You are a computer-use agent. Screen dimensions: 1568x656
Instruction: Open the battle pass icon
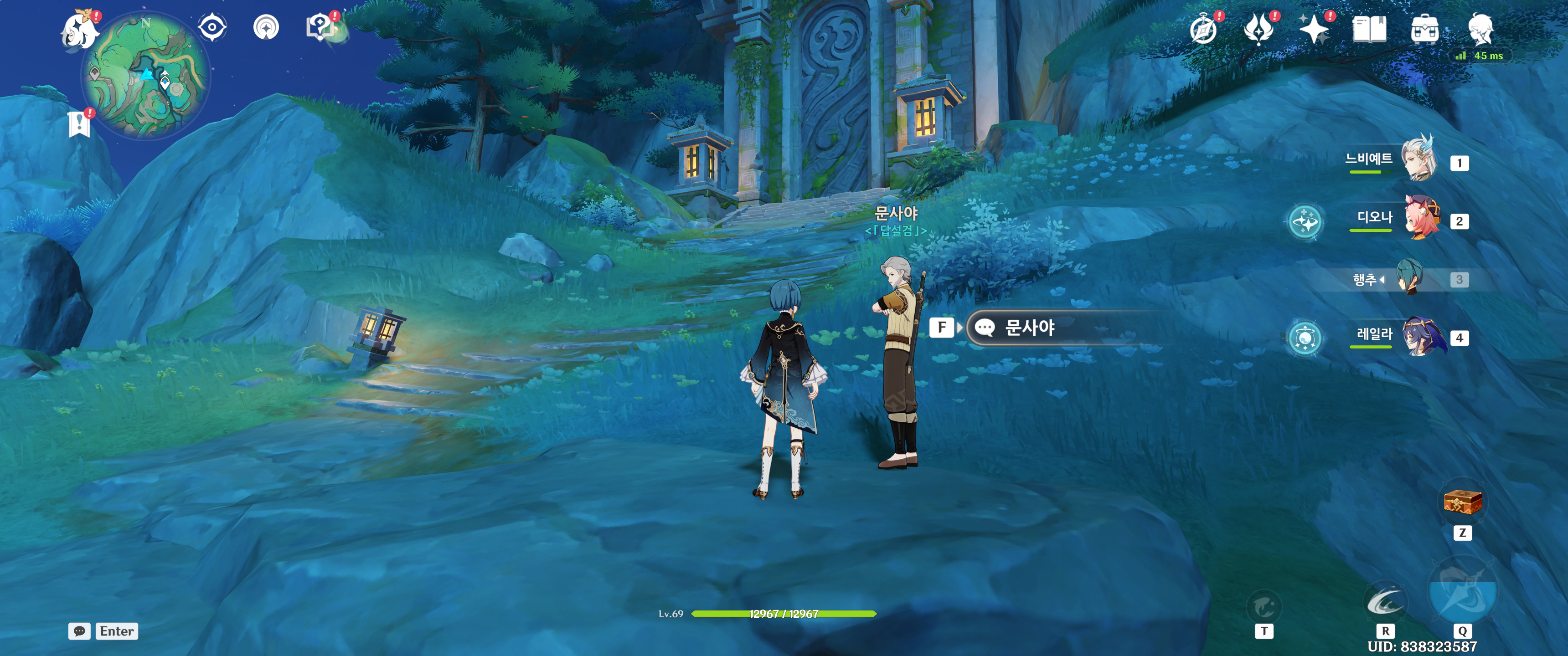pos(1259,29)
